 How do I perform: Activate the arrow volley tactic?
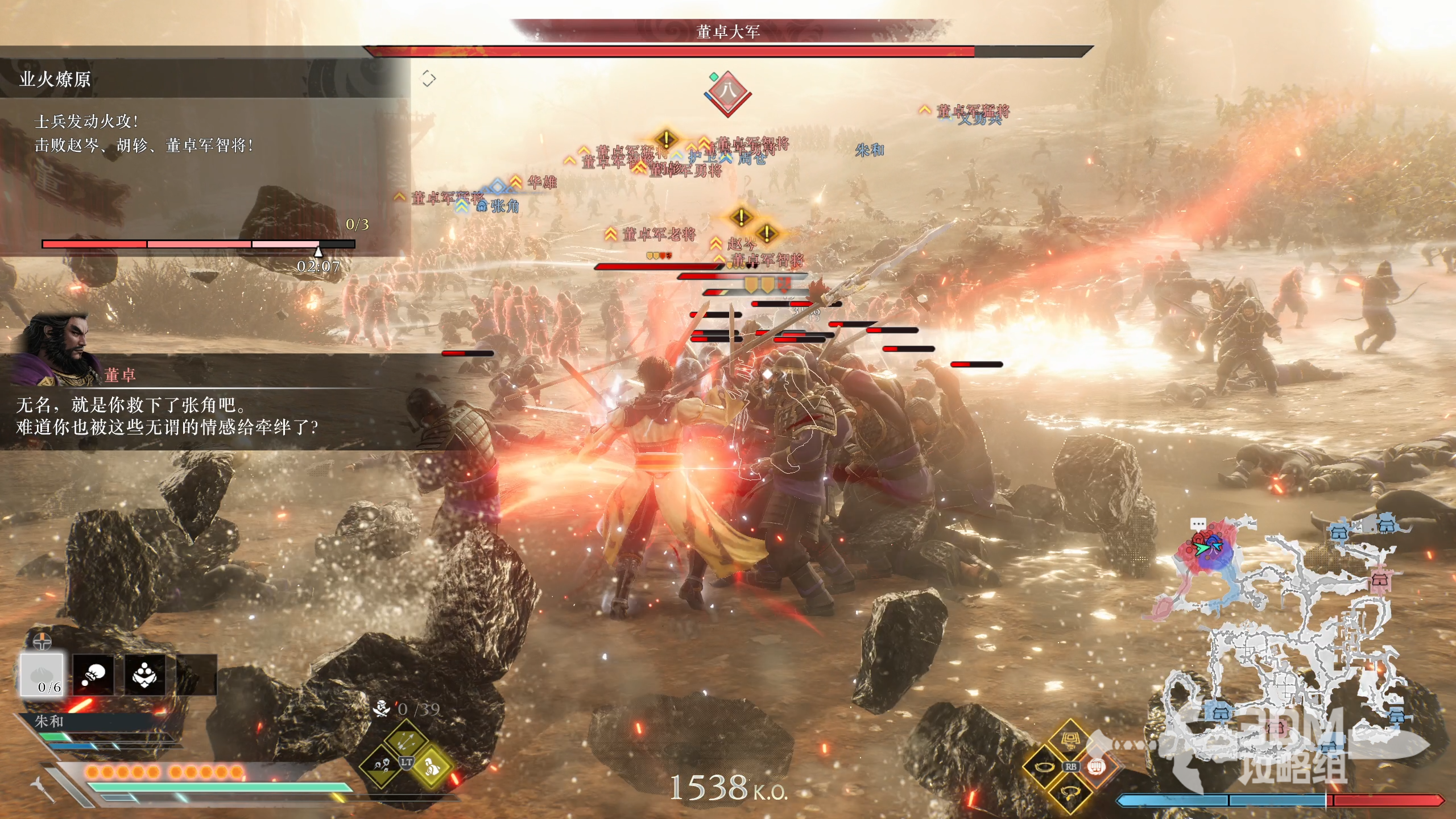pyautogui.click(x=406, y=741)
